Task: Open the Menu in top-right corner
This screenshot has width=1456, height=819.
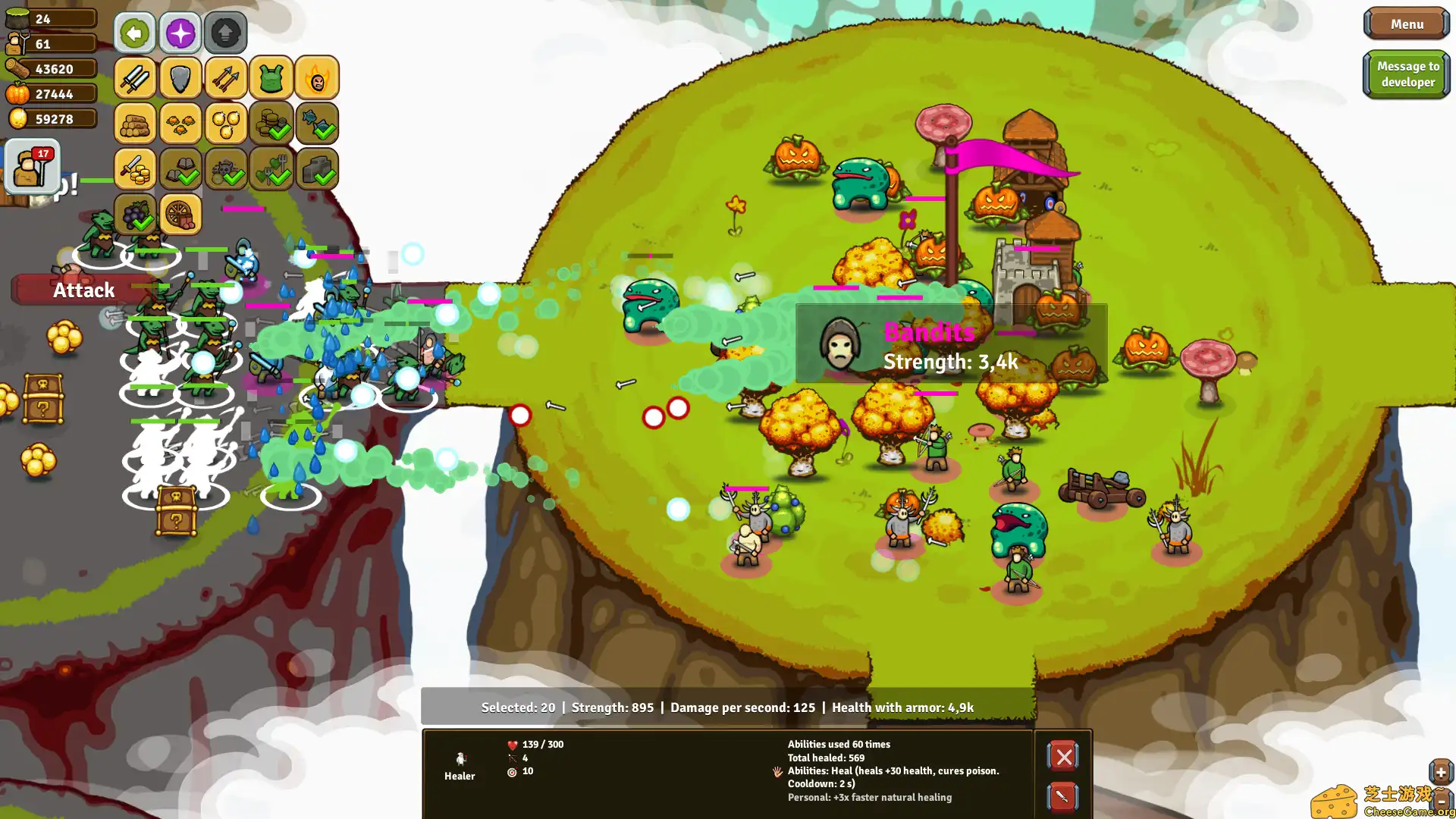Action: pyautogui.click(x=1407, y=24)
